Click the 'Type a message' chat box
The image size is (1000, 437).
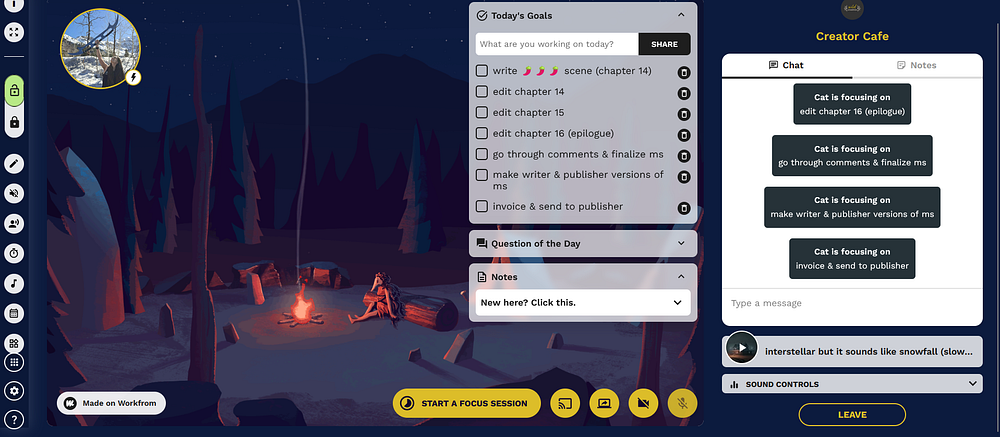coord(850,303)
